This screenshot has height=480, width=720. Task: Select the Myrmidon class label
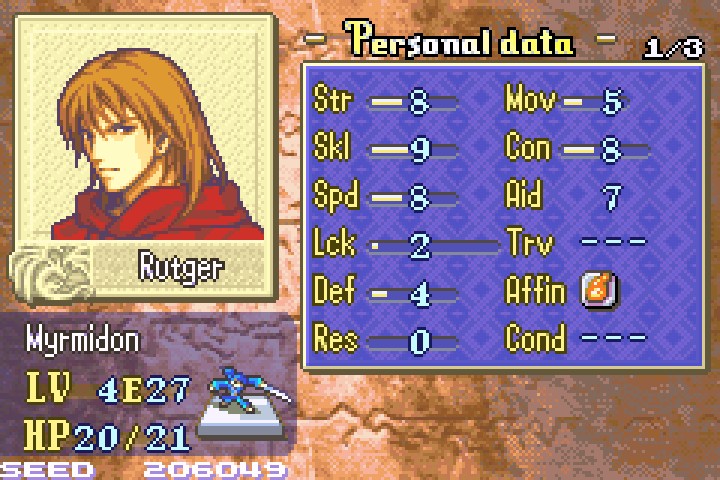[84, 340]
